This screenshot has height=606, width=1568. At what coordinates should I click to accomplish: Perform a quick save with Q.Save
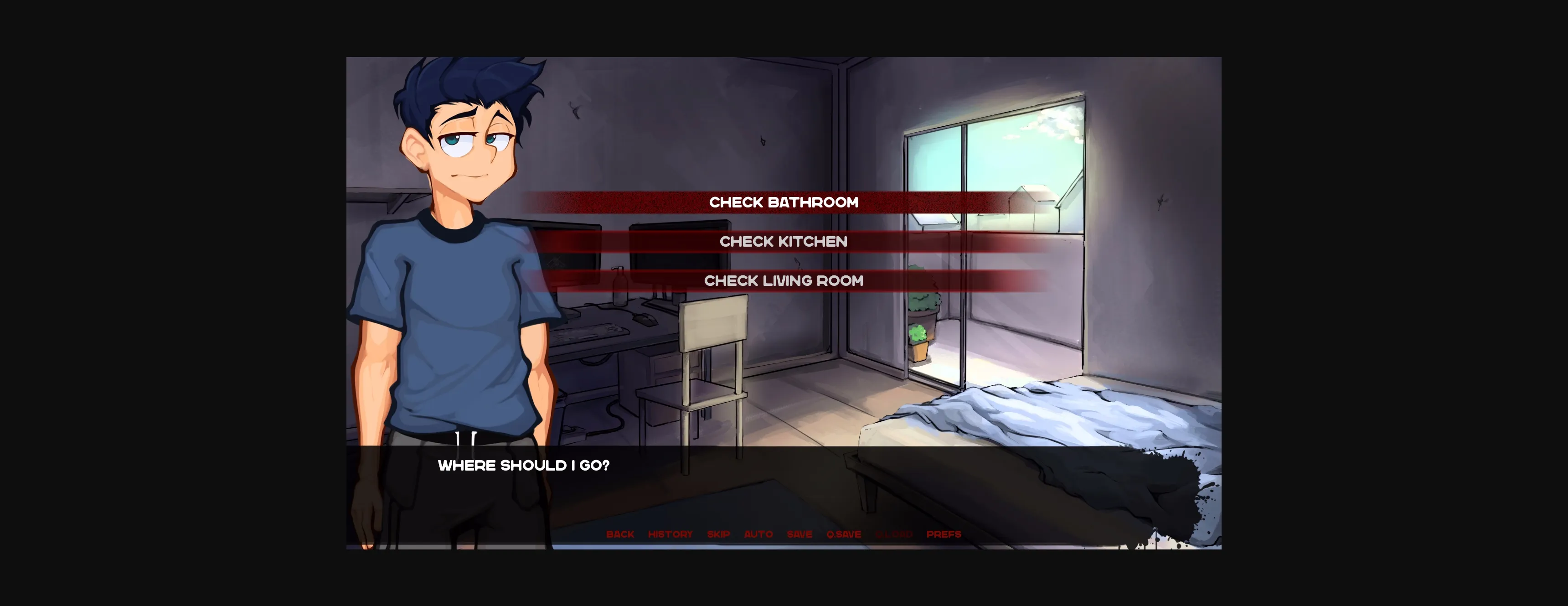[x=844, y=534]
